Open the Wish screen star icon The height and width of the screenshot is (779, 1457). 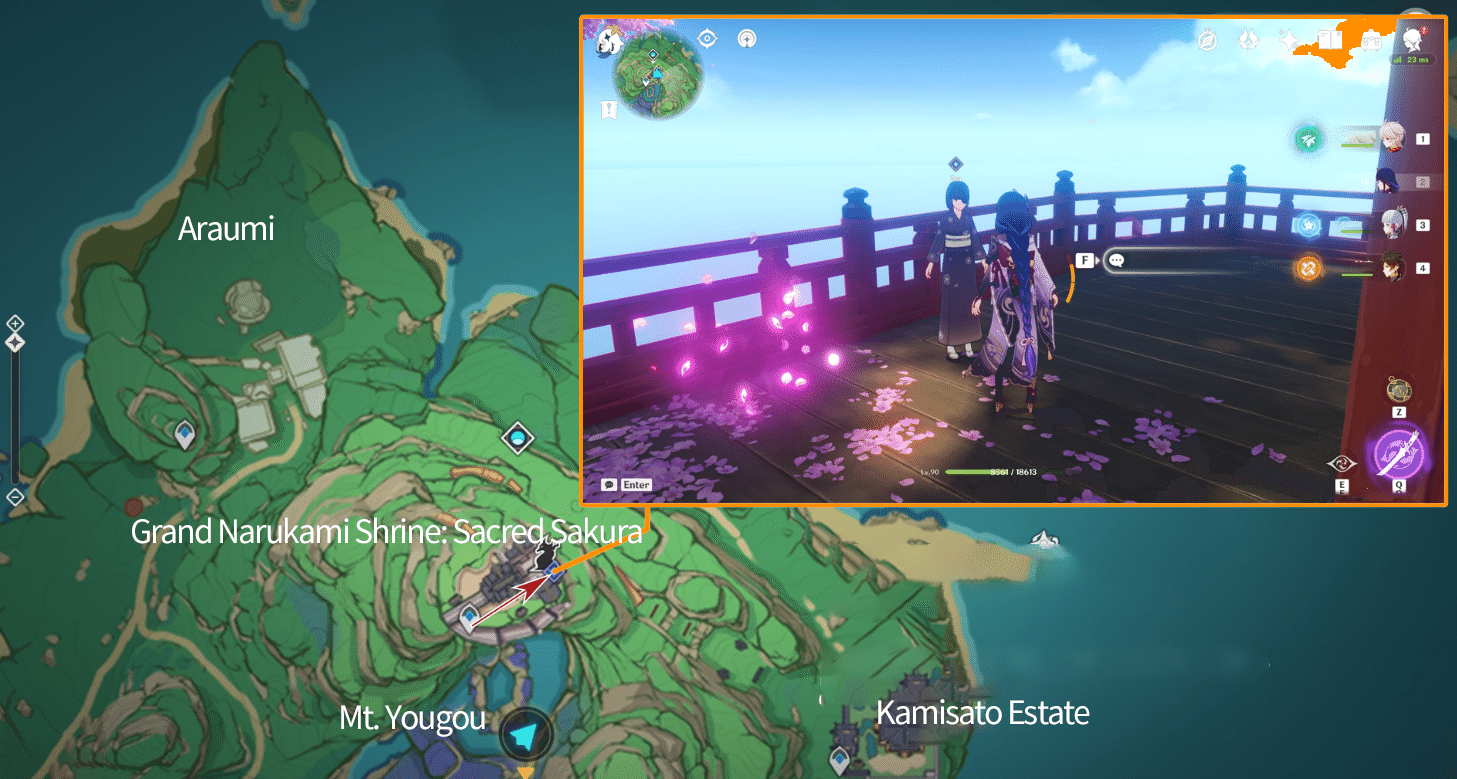click(1288, 39)
